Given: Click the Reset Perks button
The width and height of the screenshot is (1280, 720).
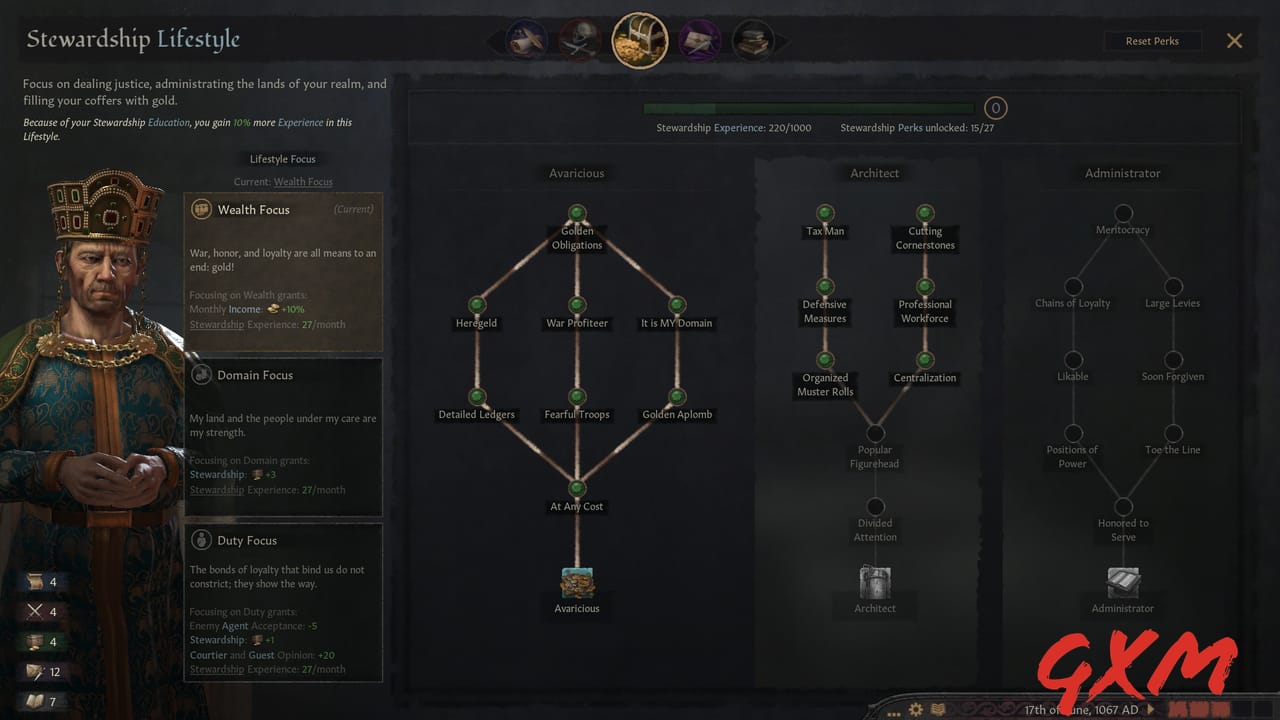Looking at the screenshot, I should click(x=1152, y=41).
